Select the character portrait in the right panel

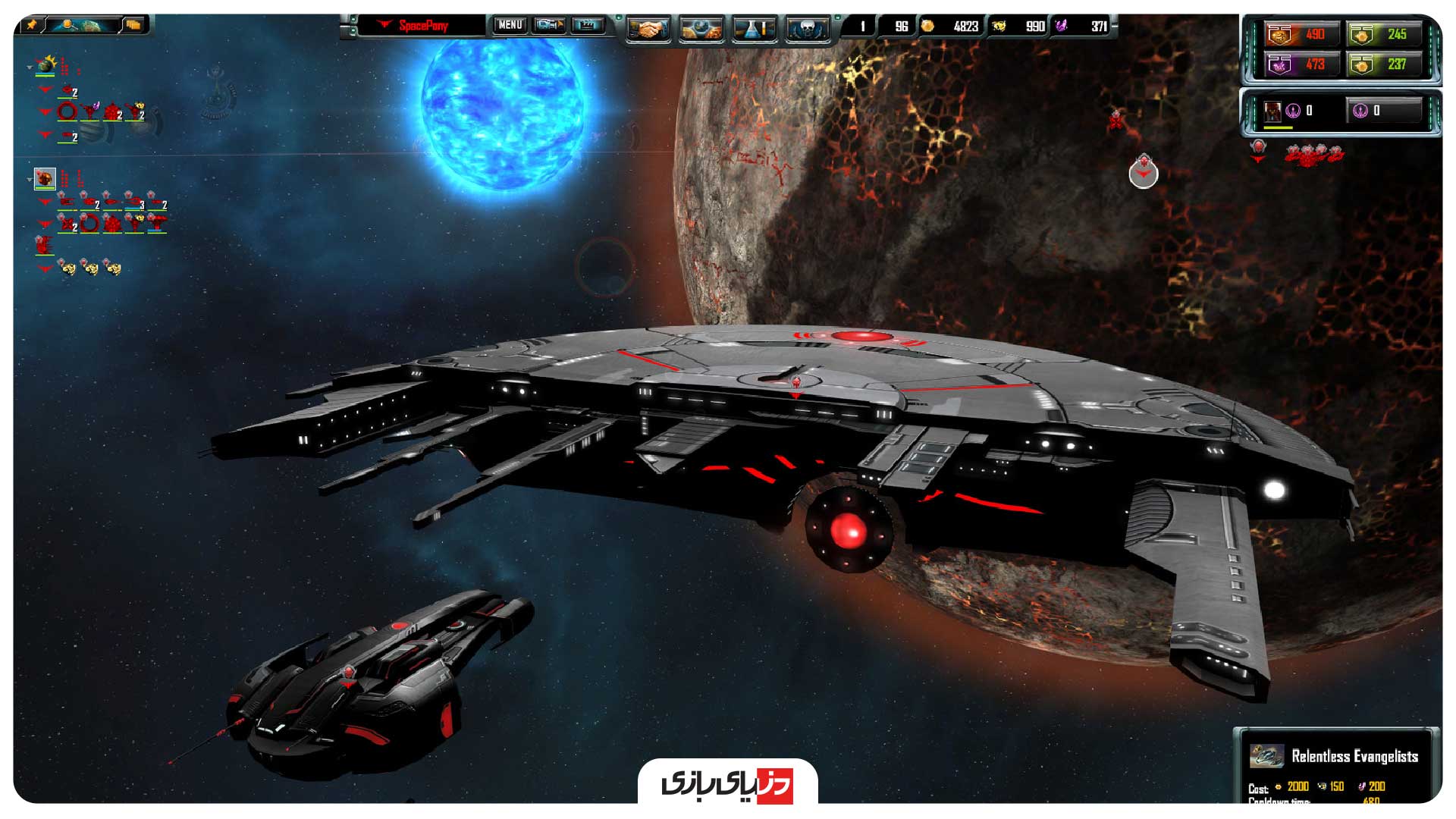click(x=1272, y=111)
